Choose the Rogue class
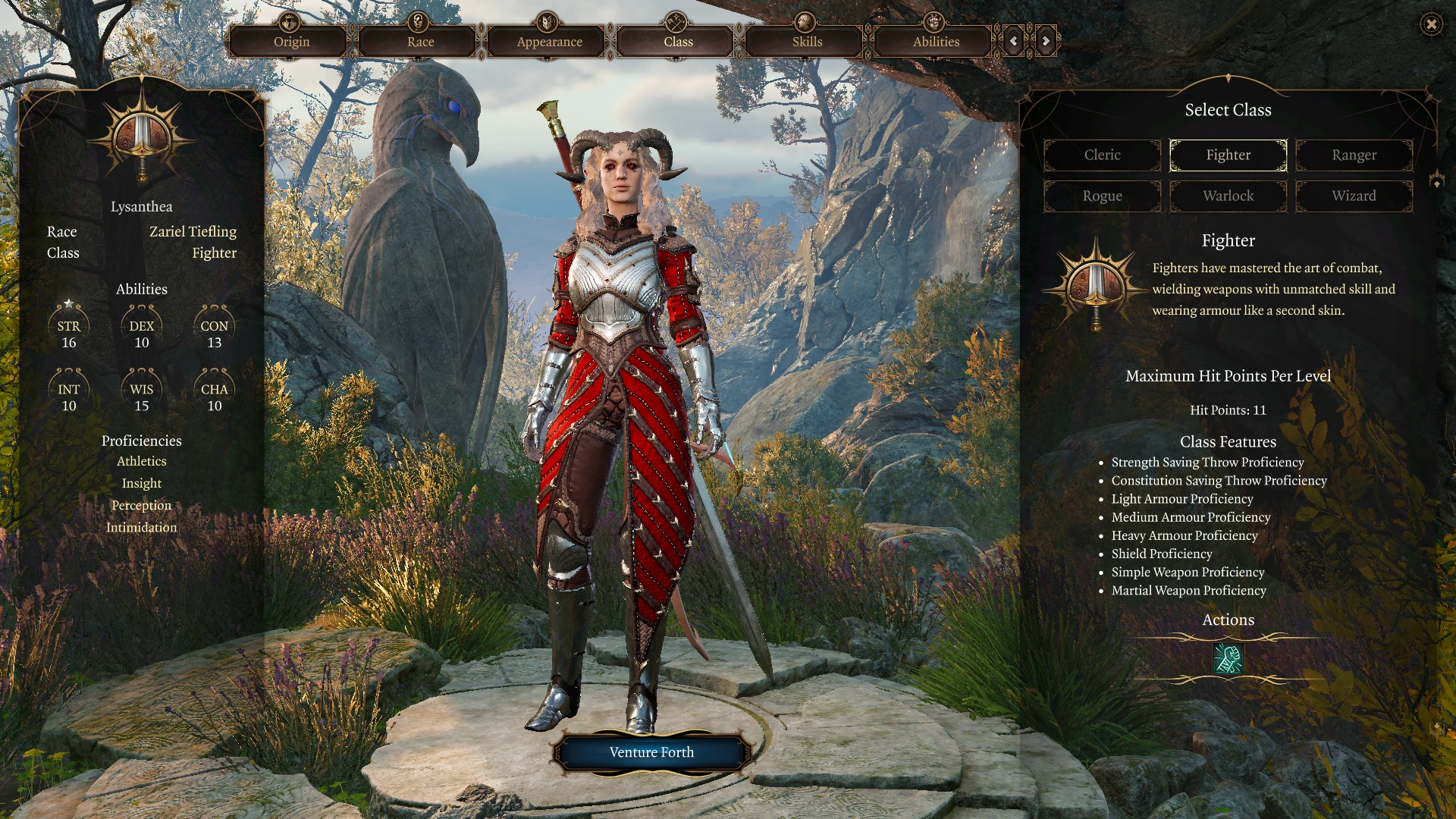 (1102, 196)
